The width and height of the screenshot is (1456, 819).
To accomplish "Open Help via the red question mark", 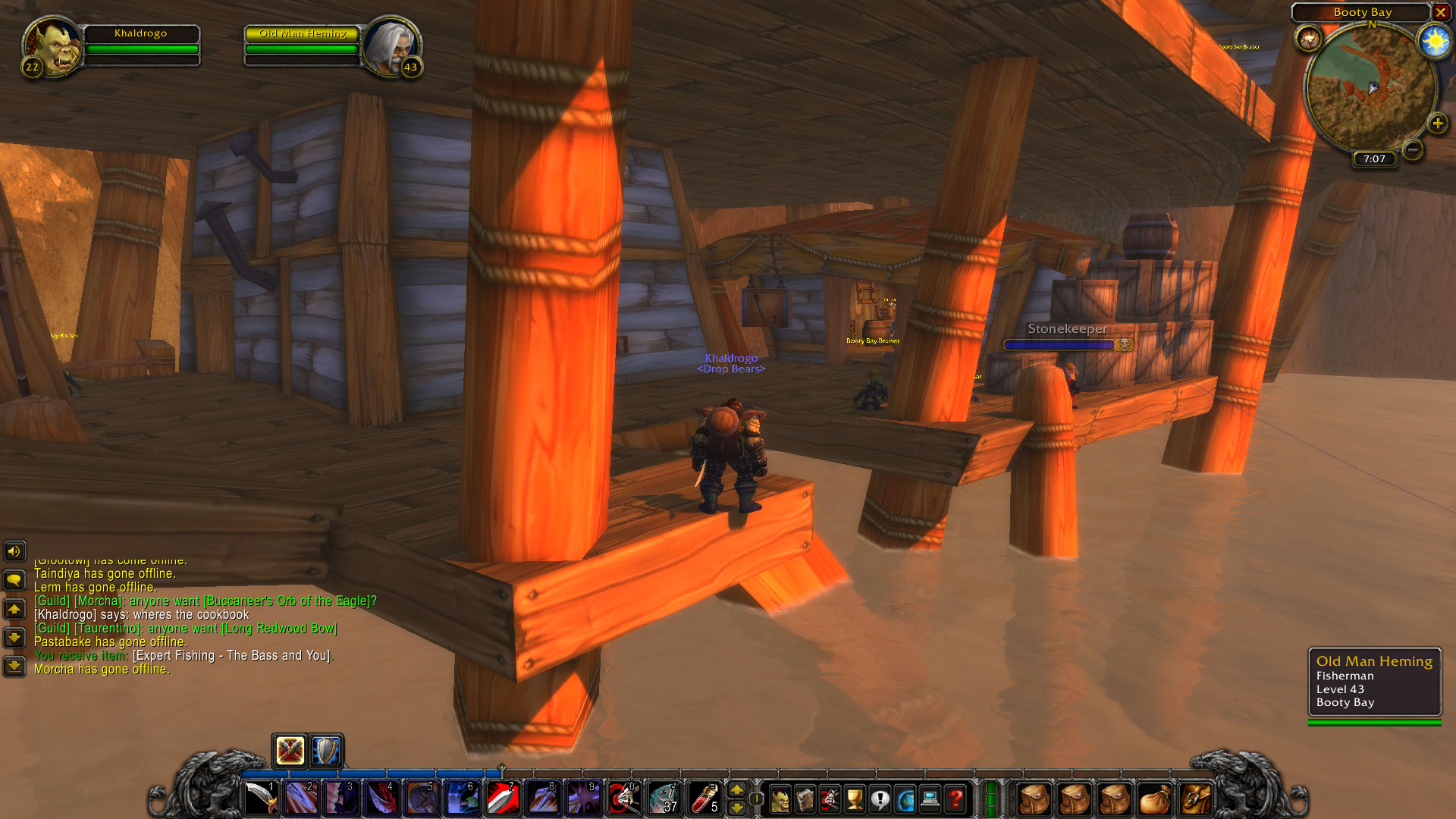I will tap(955, 799).
